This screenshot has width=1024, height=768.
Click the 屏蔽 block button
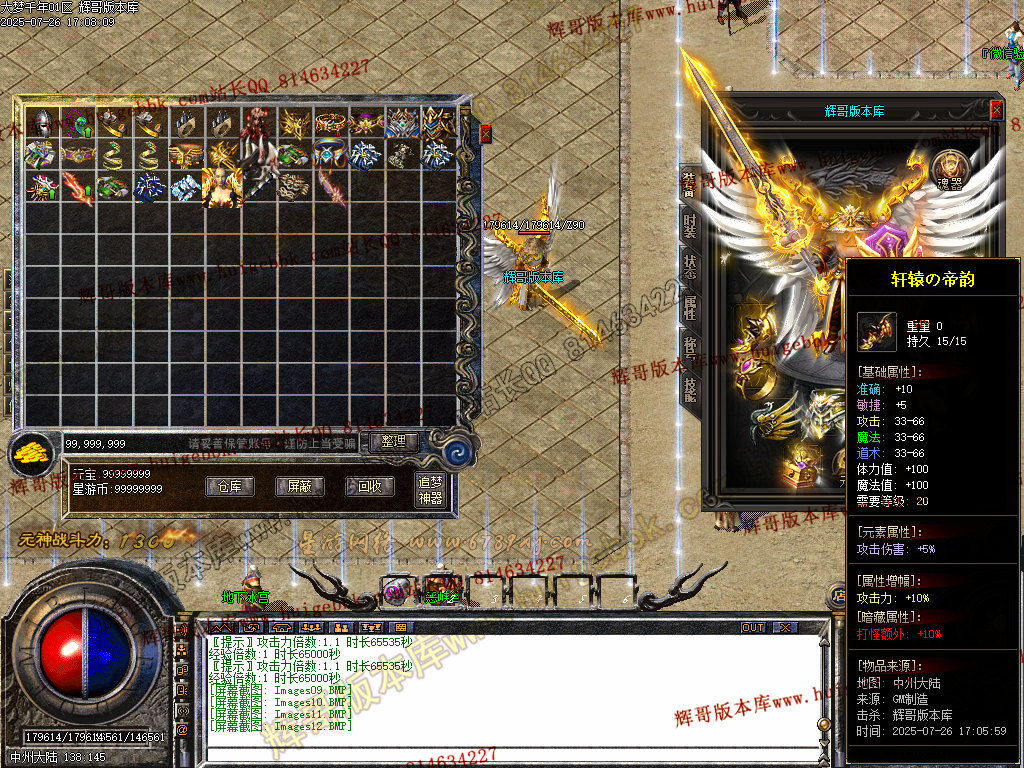pyautogui.click(x=299, y=486)
